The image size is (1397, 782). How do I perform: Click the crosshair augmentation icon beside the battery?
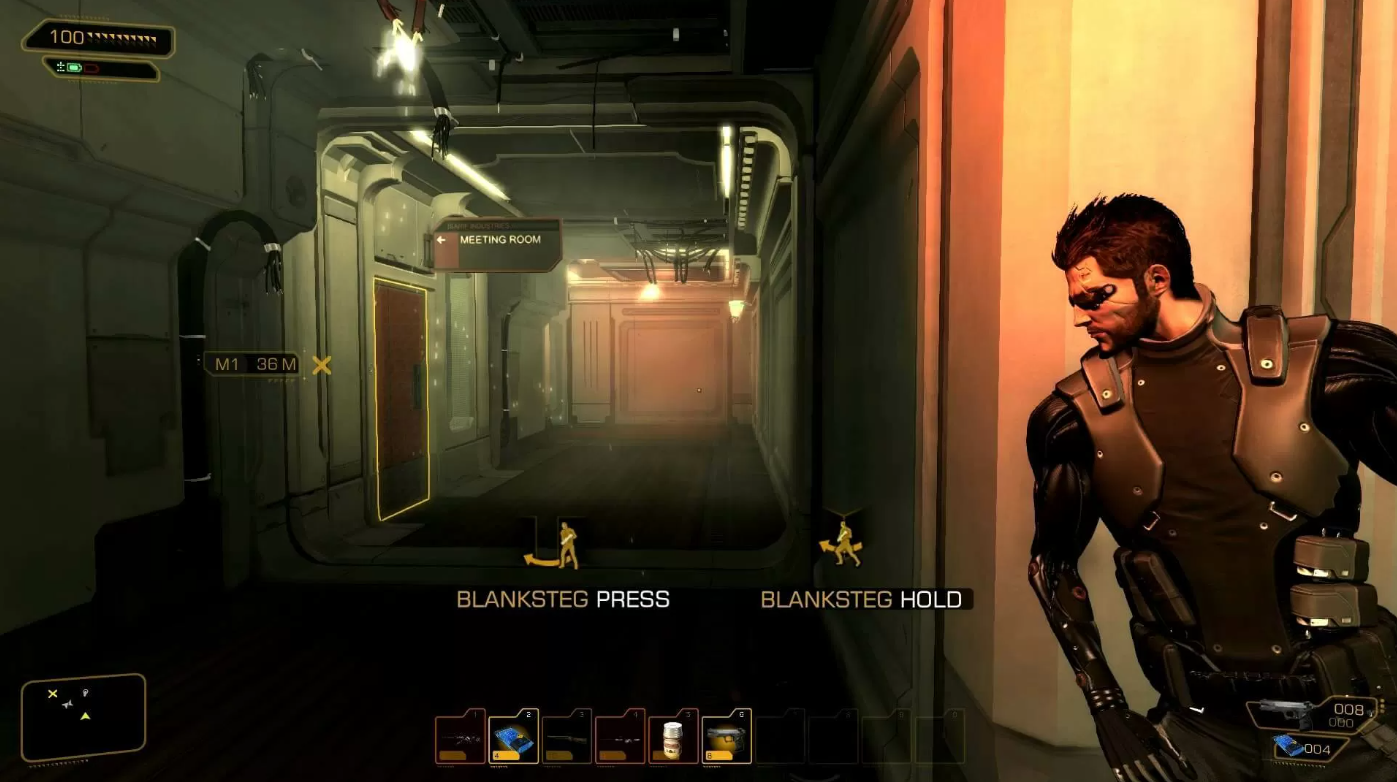point(60,67)
